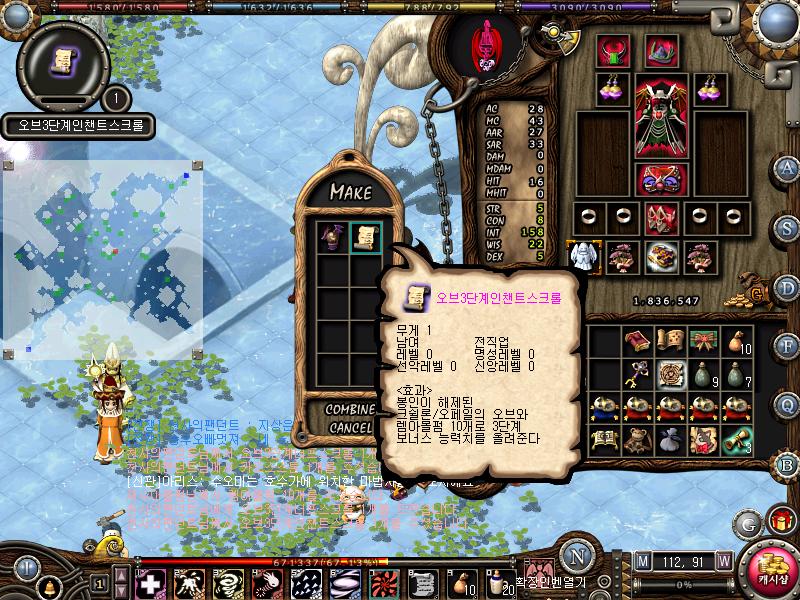Click the round D menu button

[787, 286]
